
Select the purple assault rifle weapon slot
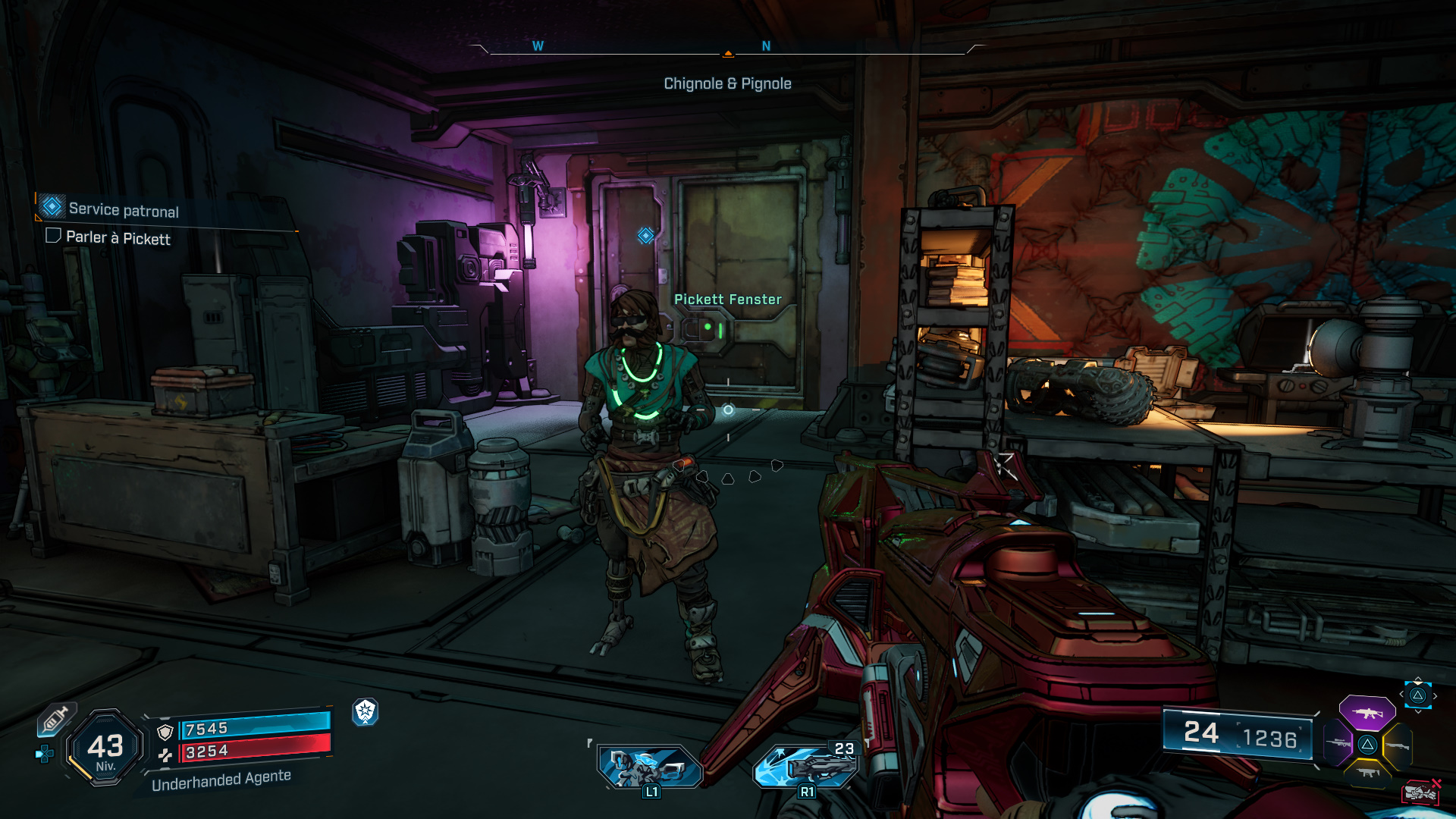1367,713
